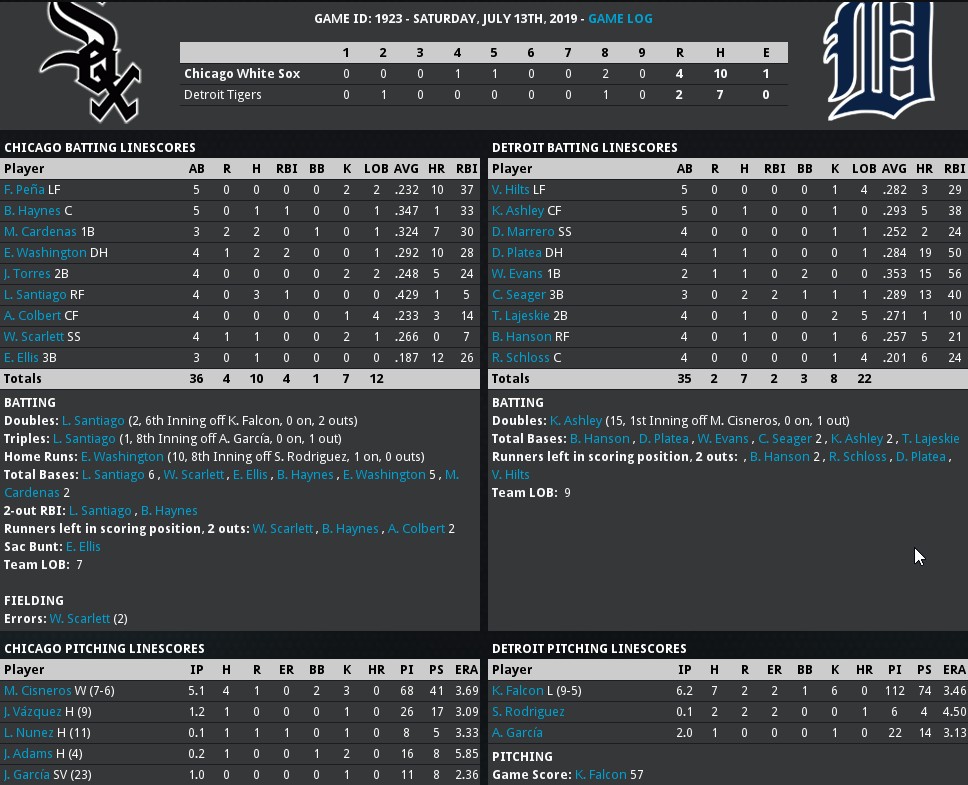968x785 pixels.
Task: View pitcher L. Nunez's page
Action: pos(30,732)
